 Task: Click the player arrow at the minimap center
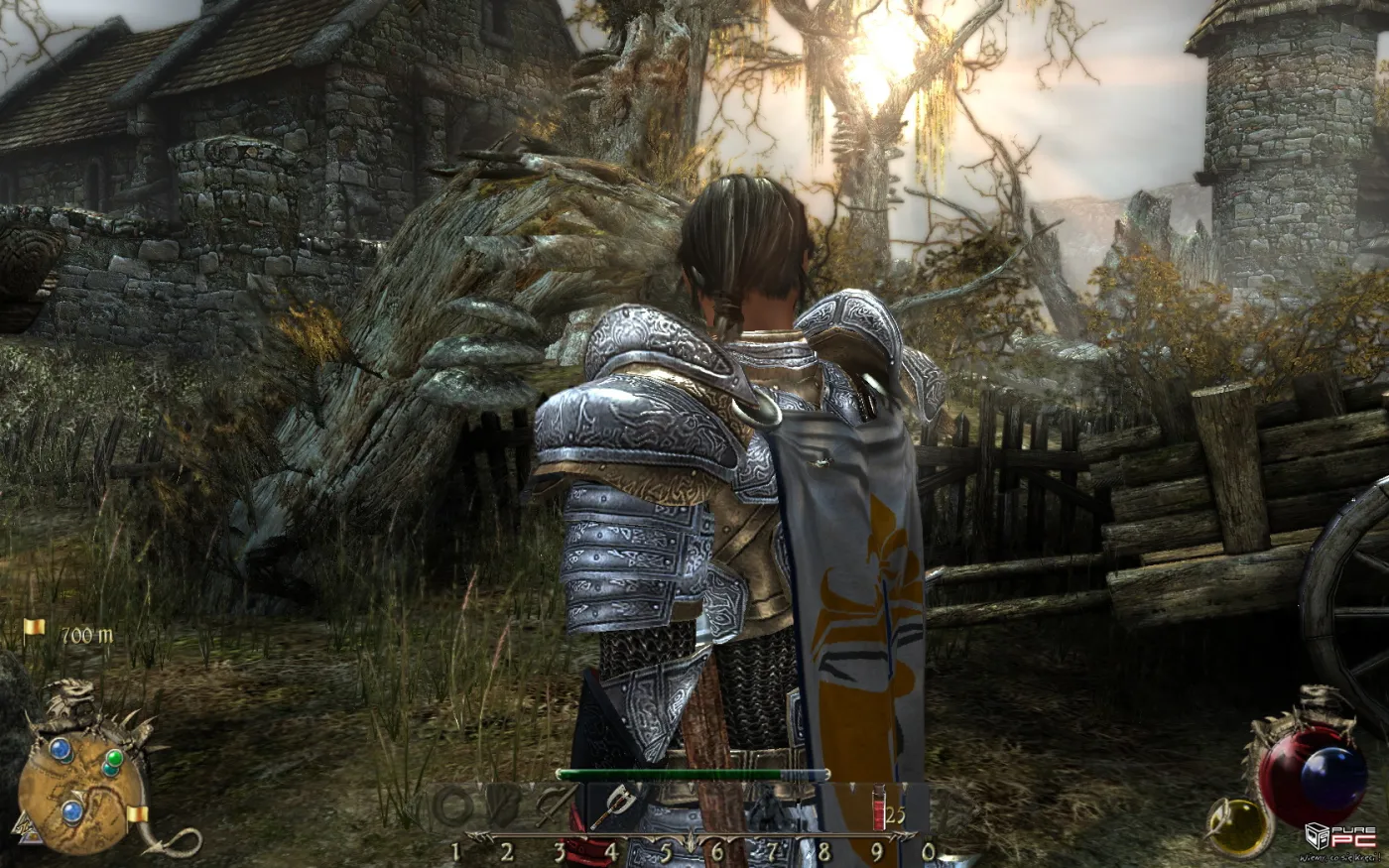coord(76,795)
